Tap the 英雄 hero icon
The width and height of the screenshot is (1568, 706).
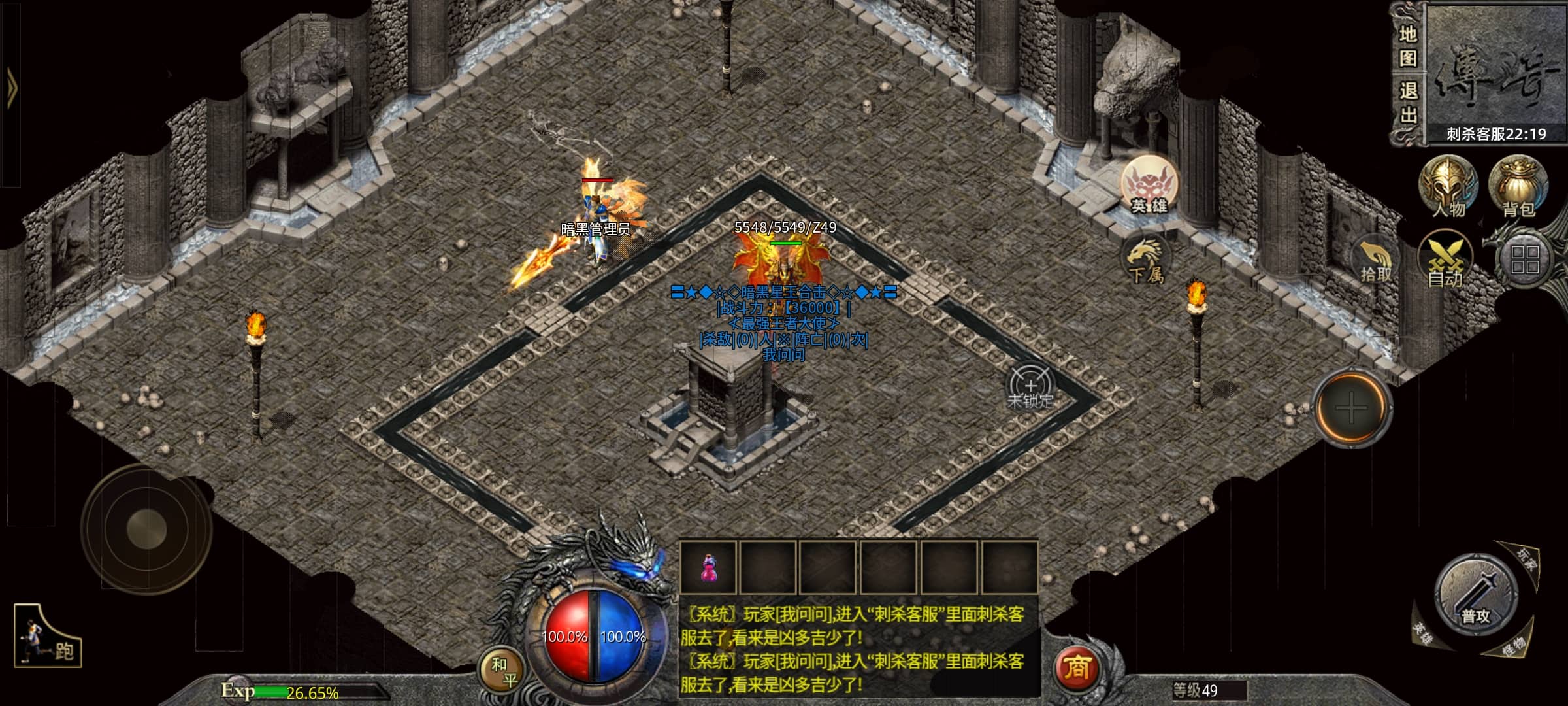point(1150,186)
